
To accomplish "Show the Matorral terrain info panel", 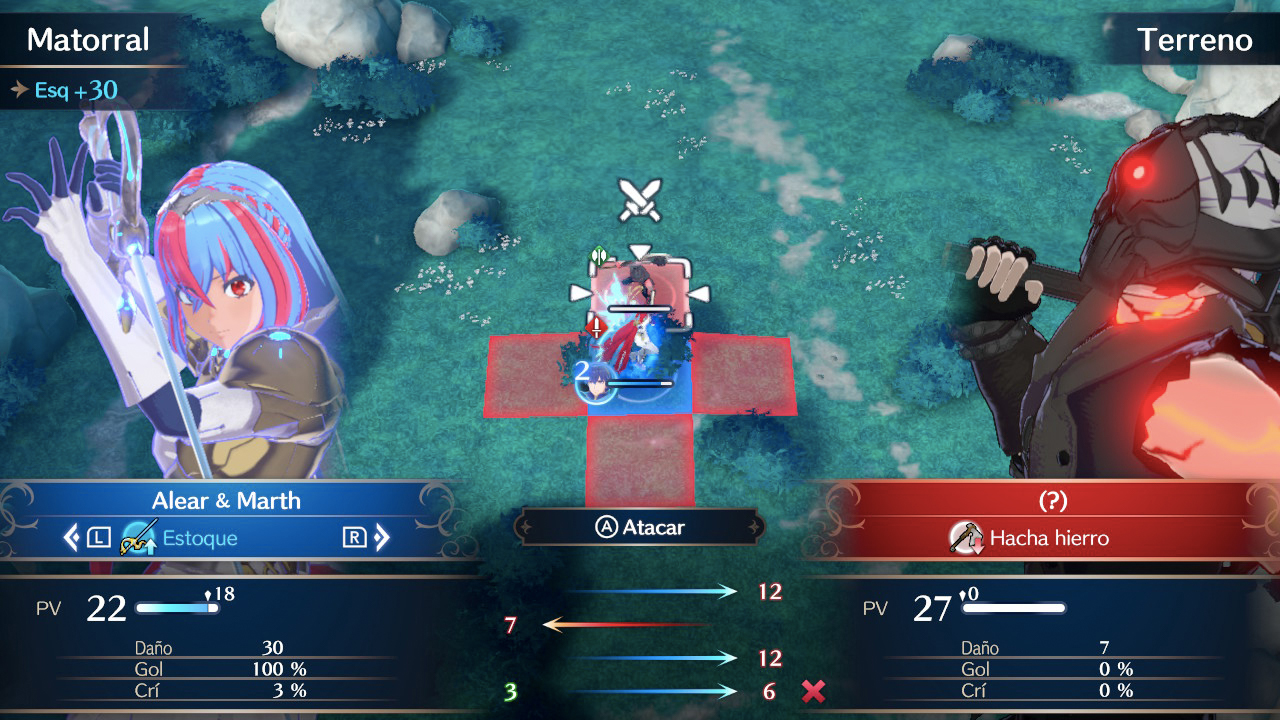I will pyautogui.click(x=88, y=40).
